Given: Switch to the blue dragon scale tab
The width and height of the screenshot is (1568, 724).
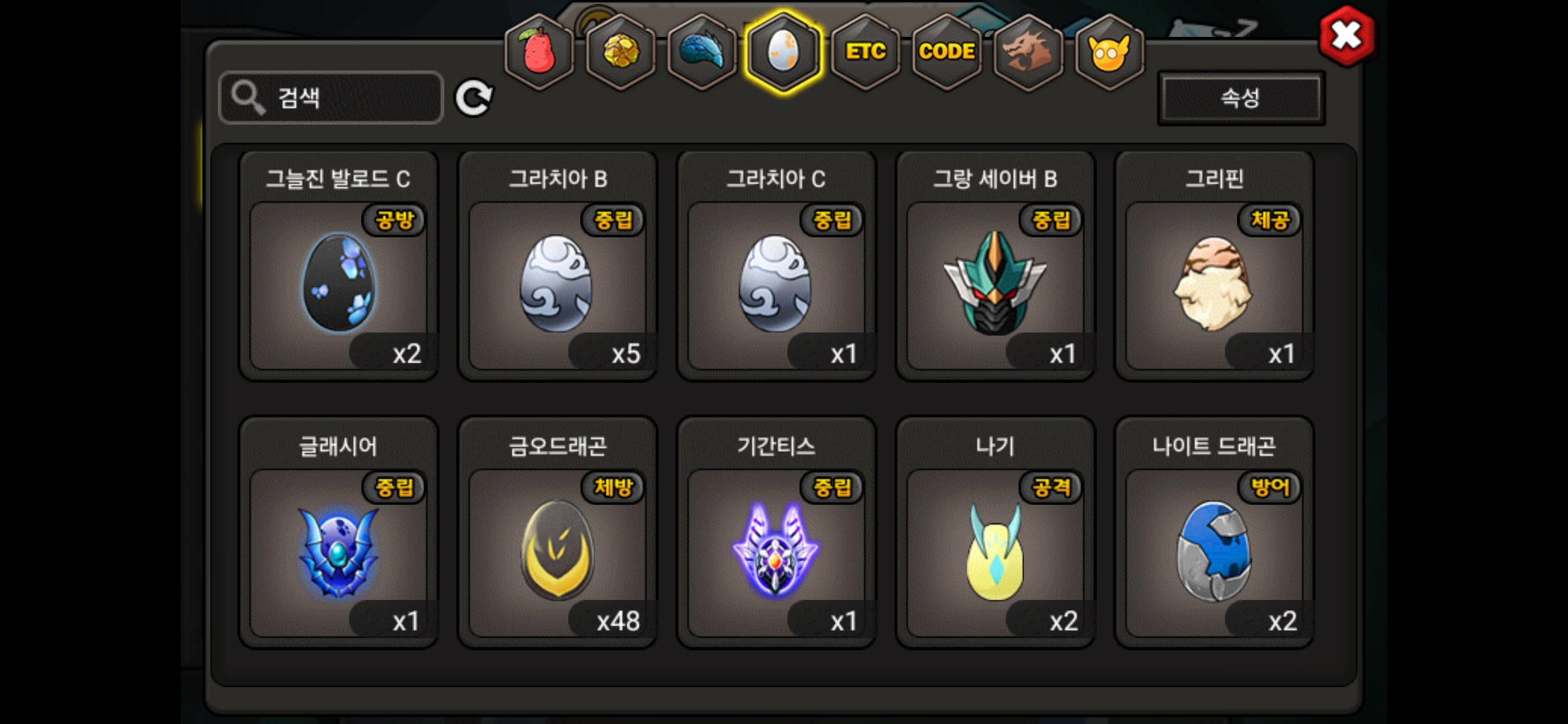Looking at the screenshot, I should 702,52.
